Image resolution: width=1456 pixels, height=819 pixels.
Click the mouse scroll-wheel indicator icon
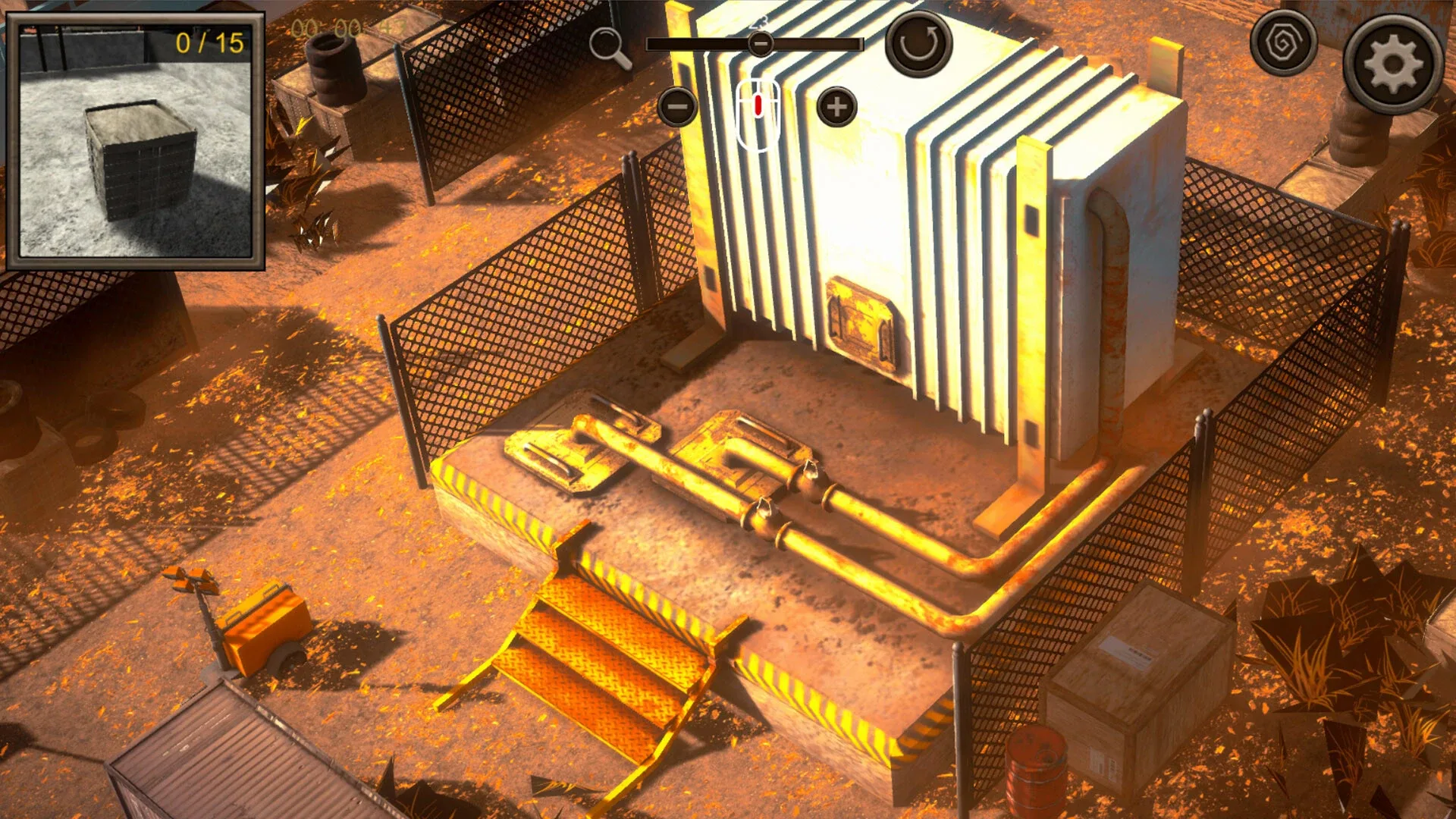[x=758, y=112]
